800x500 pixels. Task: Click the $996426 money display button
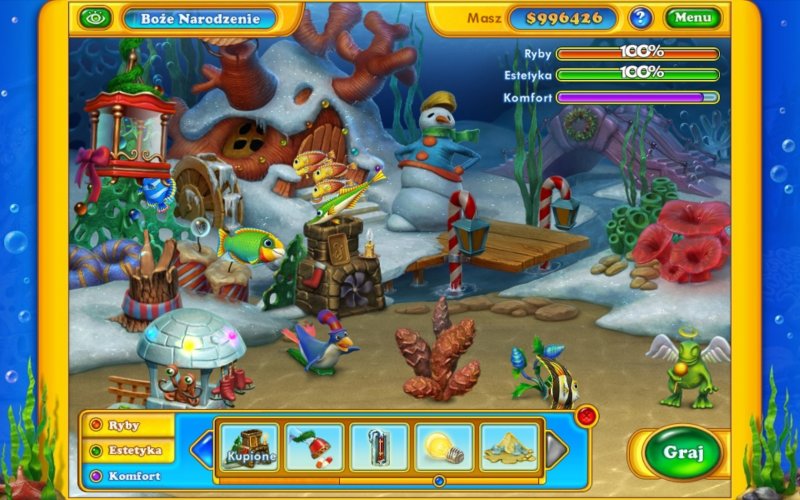tap(562, 18)
